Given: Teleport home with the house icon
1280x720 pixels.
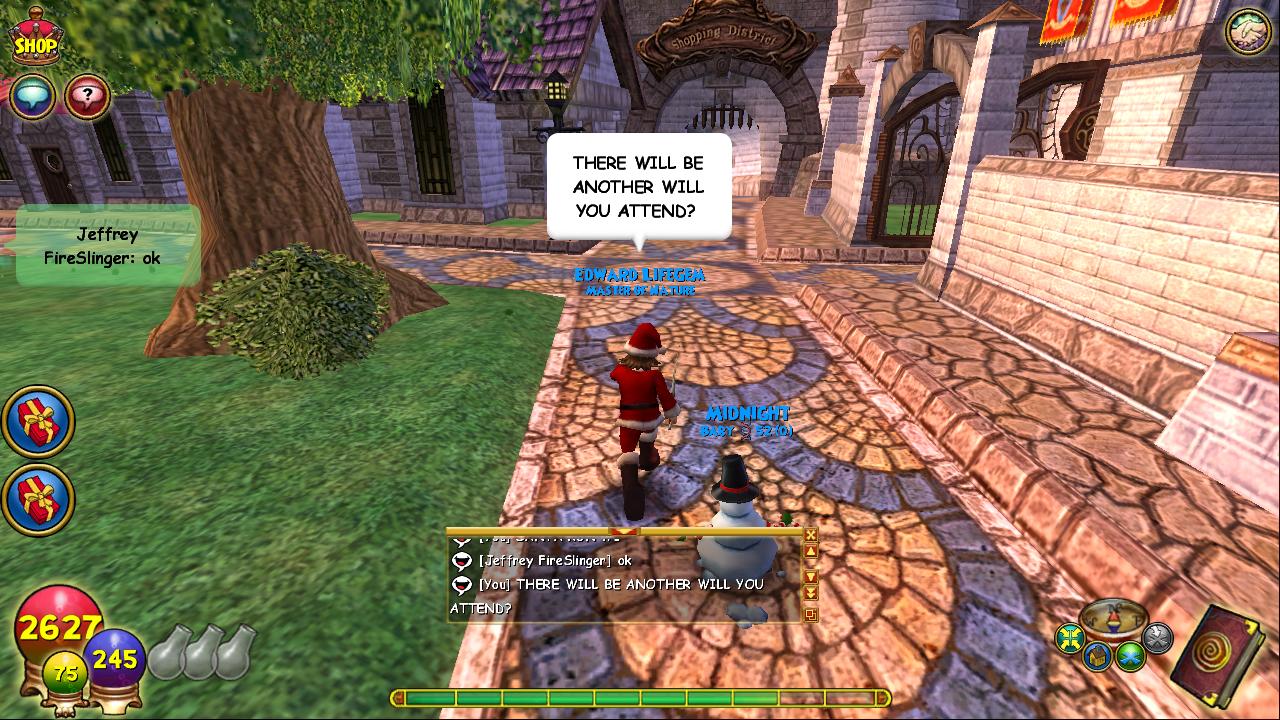Looking at the screenshot, I should [x=1098, y=657].
